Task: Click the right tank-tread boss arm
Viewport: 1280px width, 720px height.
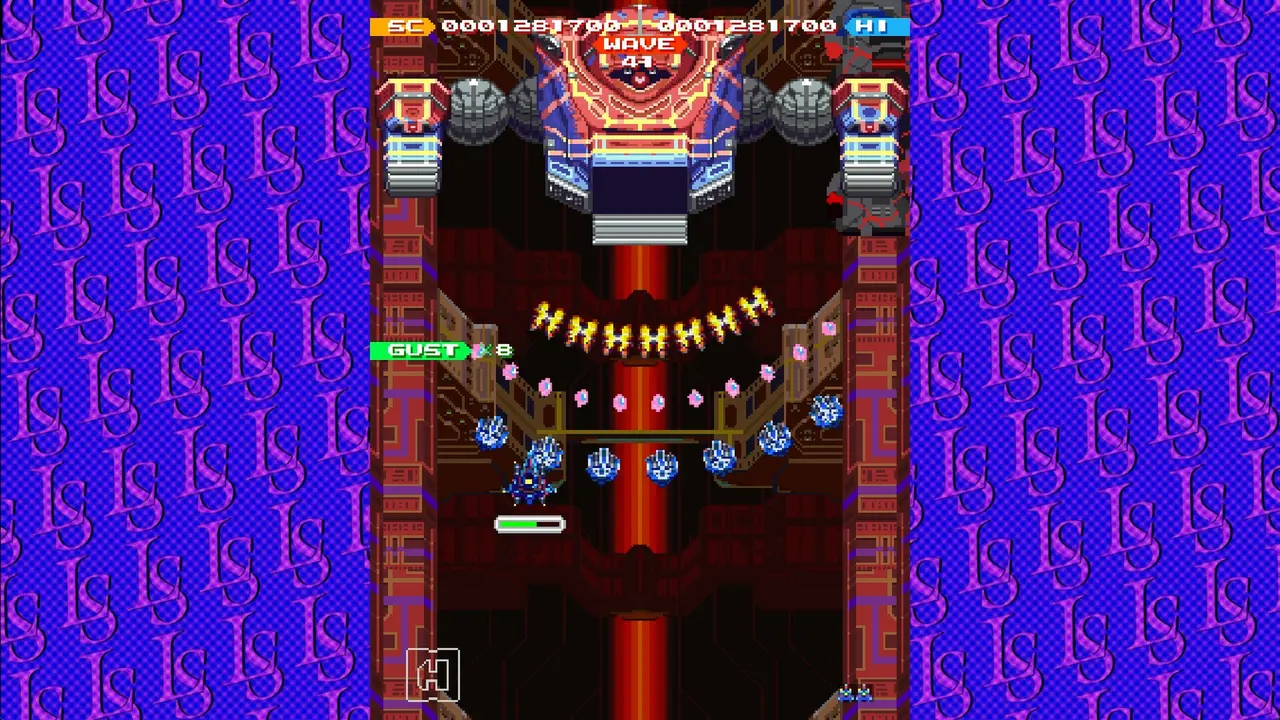Action: [x=868, y=150]
